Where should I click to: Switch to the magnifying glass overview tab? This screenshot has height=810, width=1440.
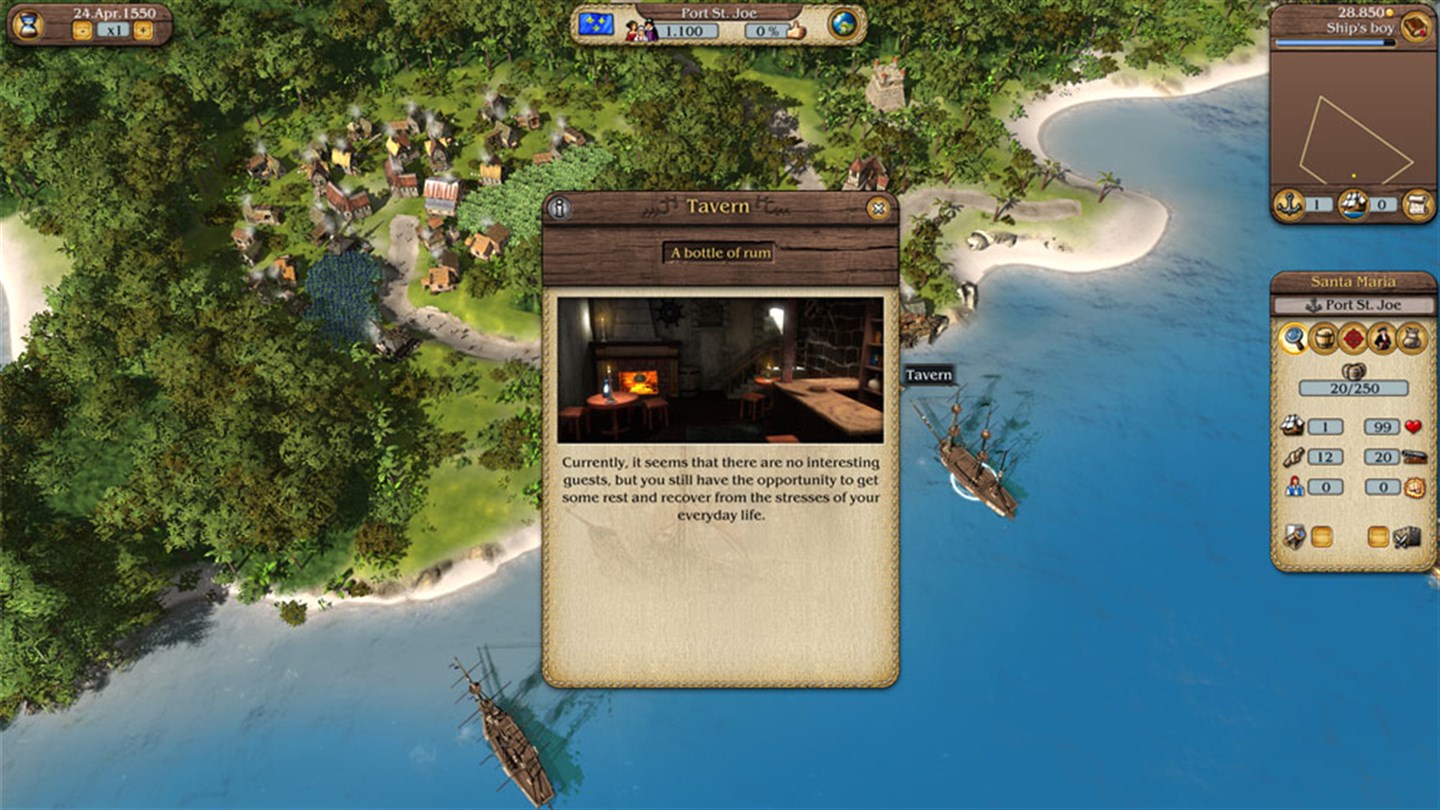(1293, 339)
